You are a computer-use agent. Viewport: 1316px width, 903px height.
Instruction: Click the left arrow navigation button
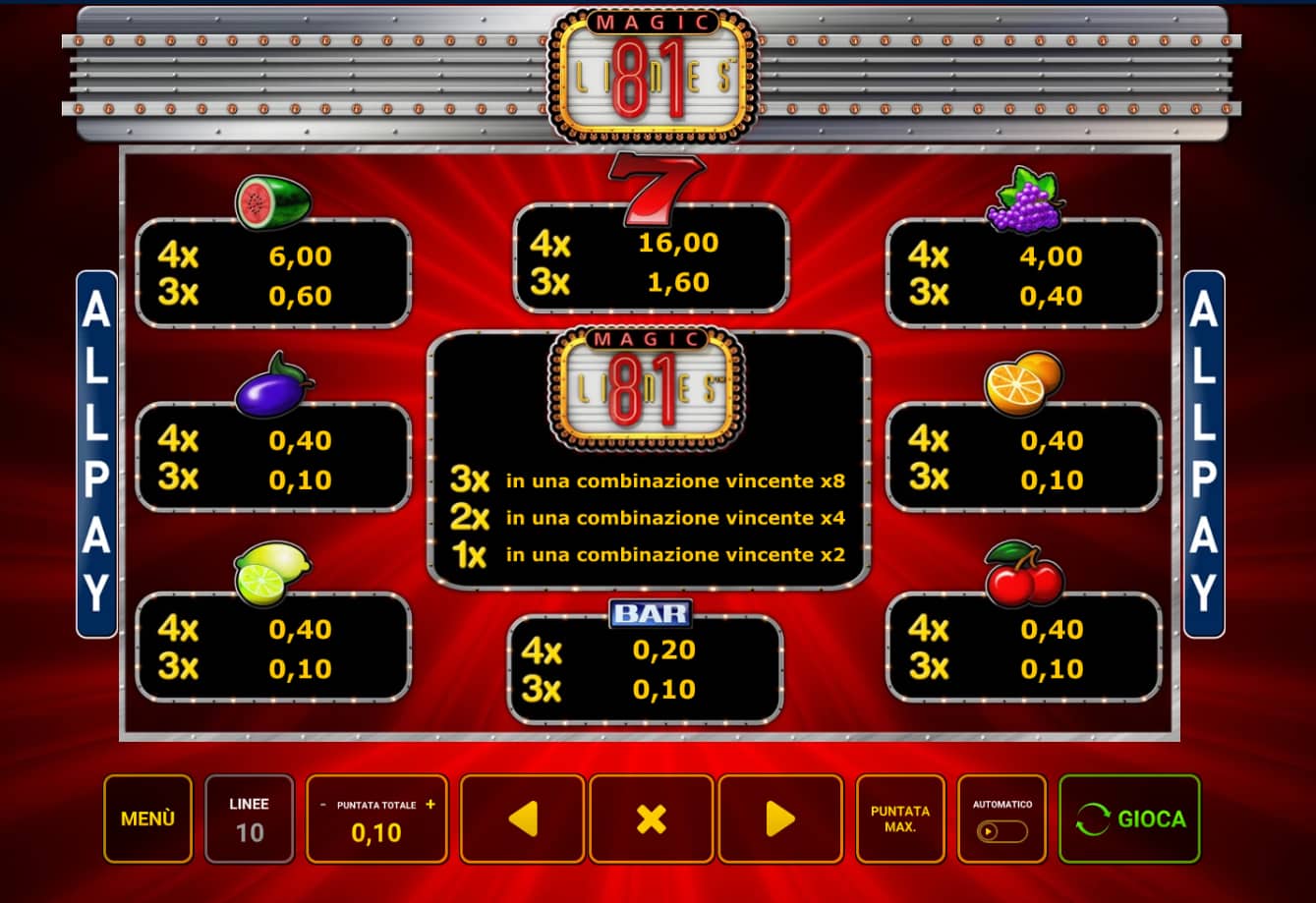click(522, 818)
